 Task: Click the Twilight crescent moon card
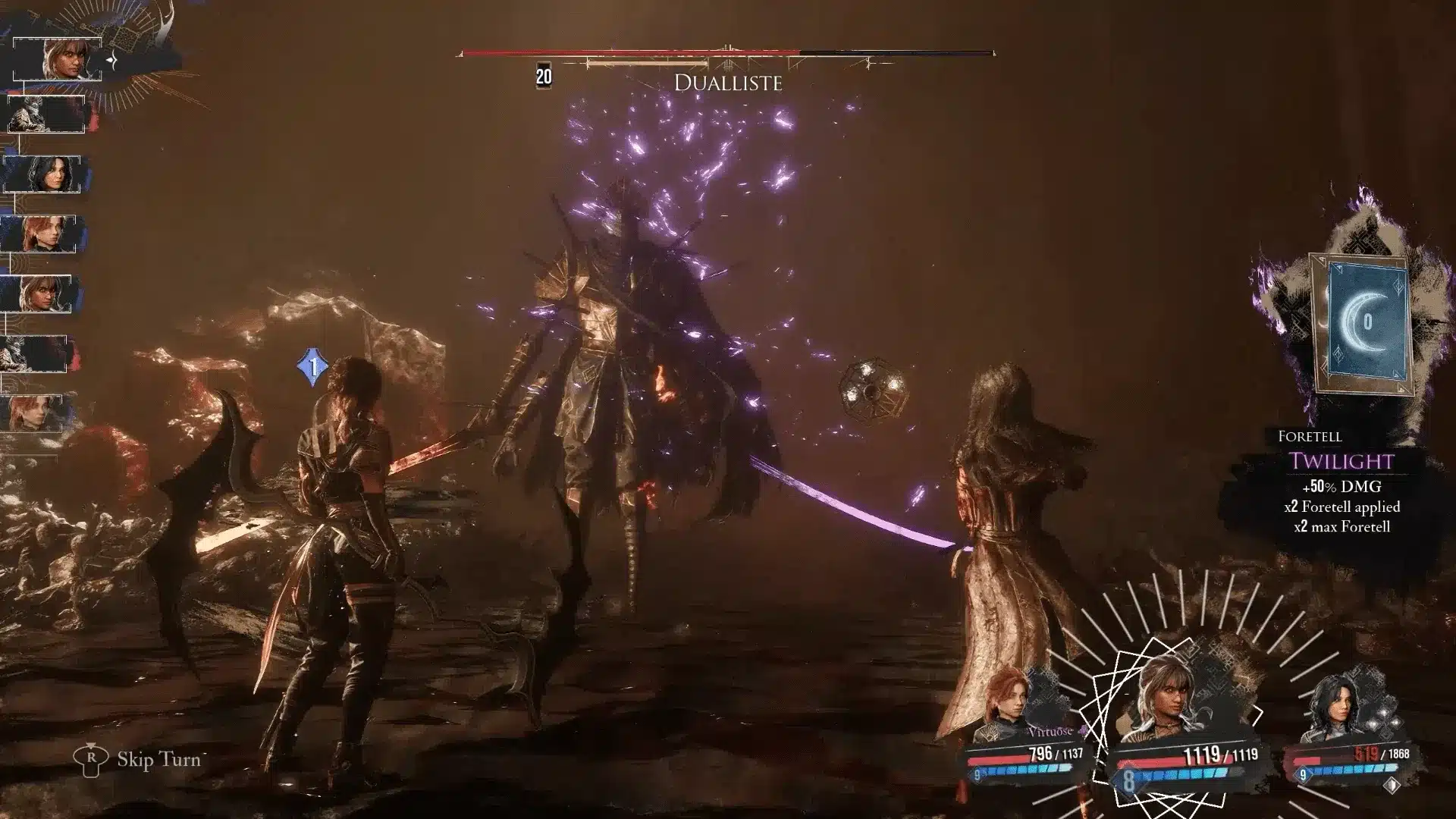1364,323
